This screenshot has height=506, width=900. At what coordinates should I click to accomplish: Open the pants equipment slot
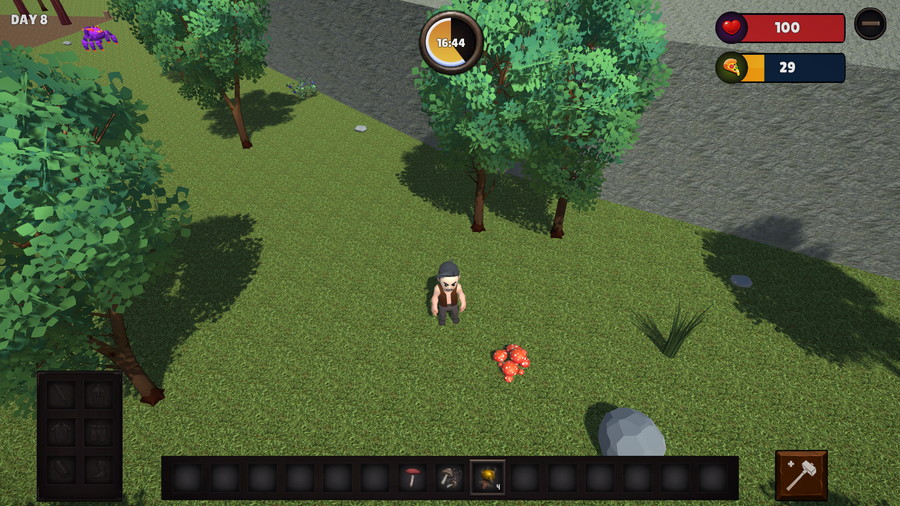[98, 432]
